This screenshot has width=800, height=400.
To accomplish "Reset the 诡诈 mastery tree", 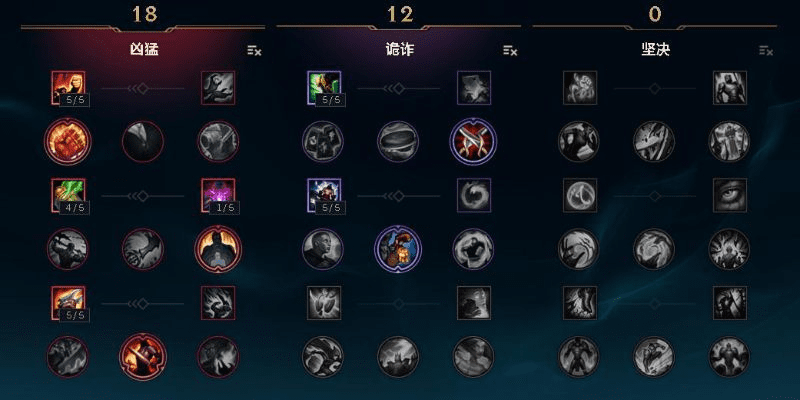I will [x=510, y=50].
